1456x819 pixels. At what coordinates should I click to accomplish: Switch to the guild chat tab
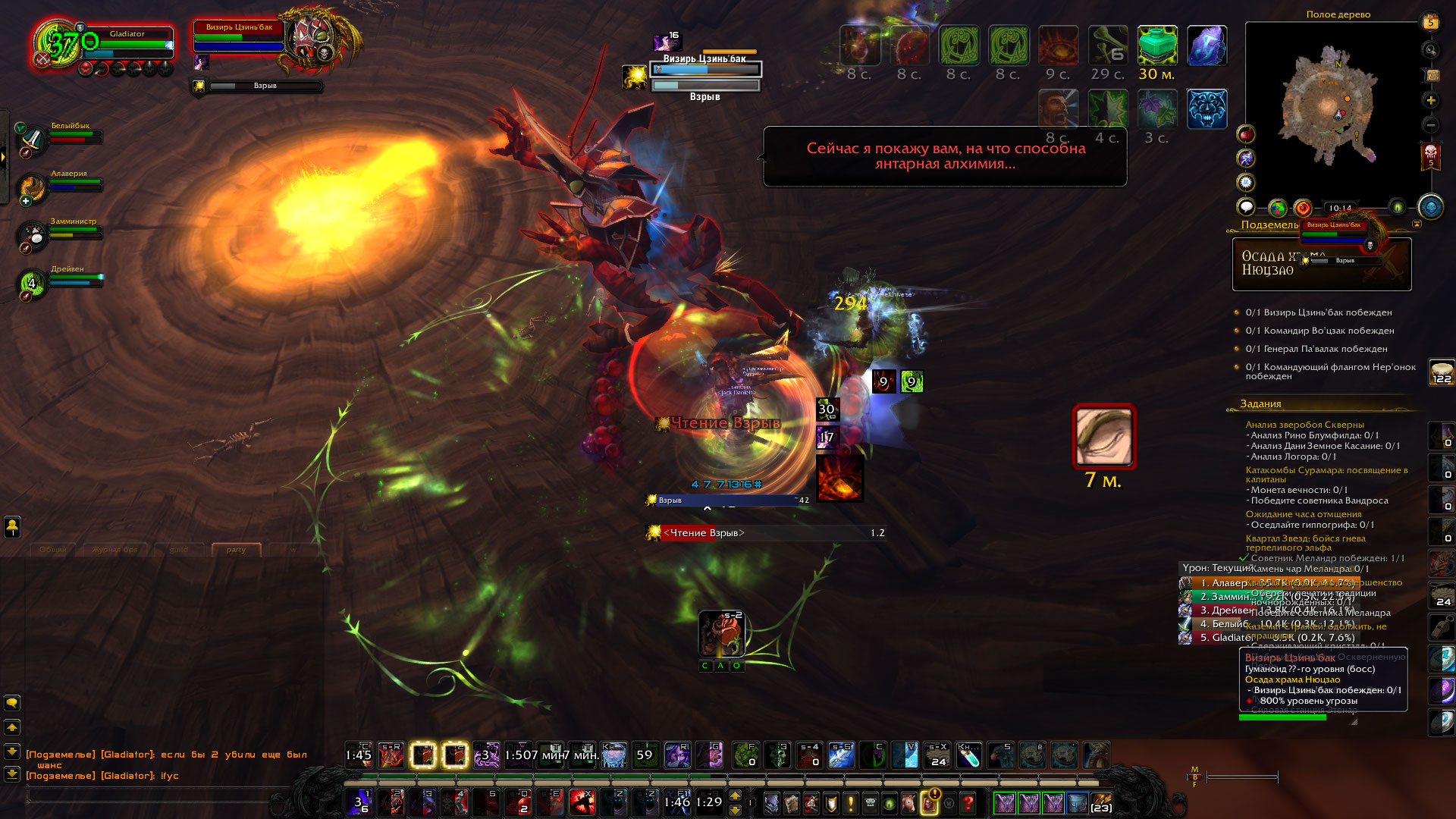(x=179, y=549)
